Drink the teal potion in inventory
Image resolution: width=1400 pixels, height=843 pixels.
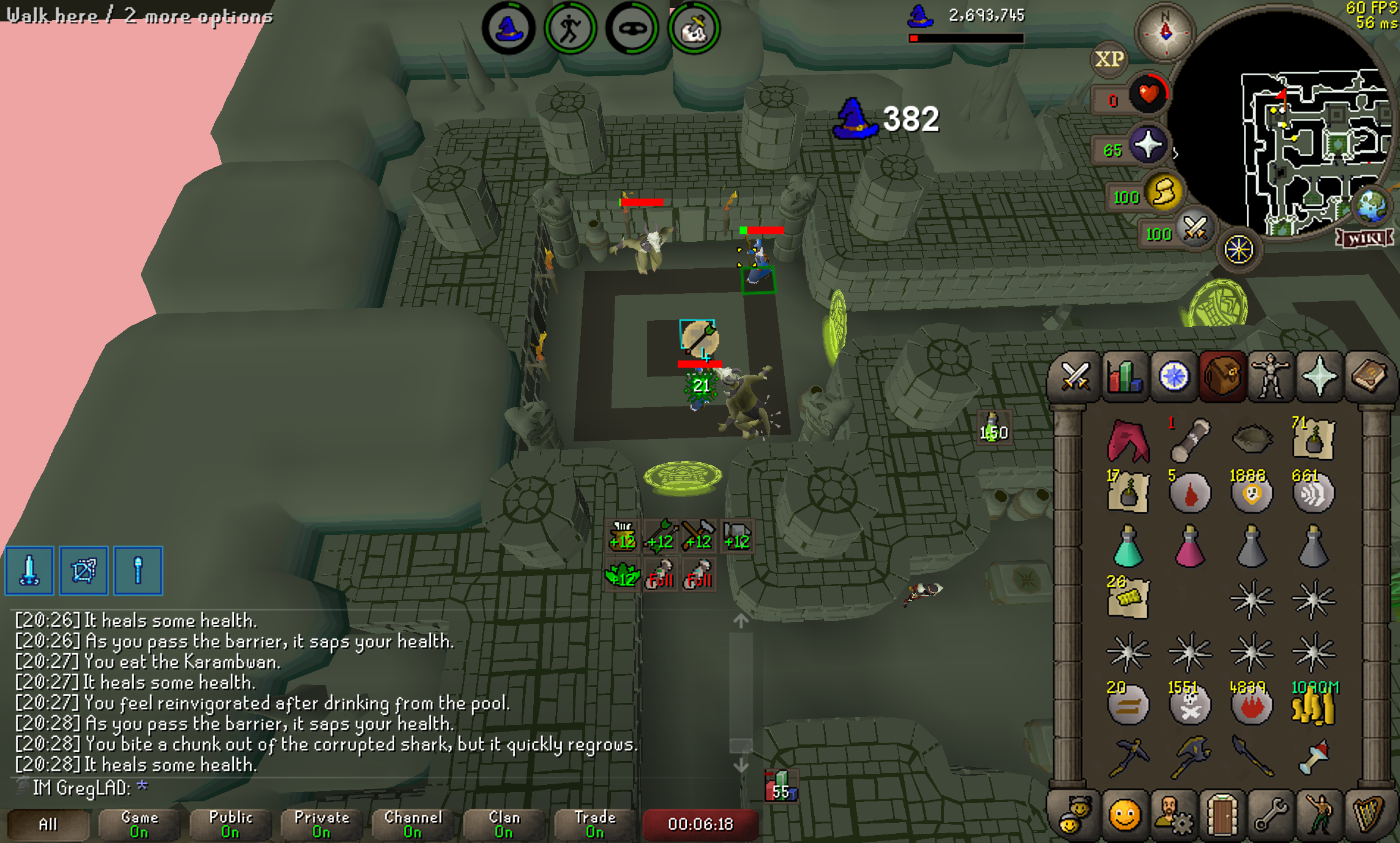coord(1128,546)
